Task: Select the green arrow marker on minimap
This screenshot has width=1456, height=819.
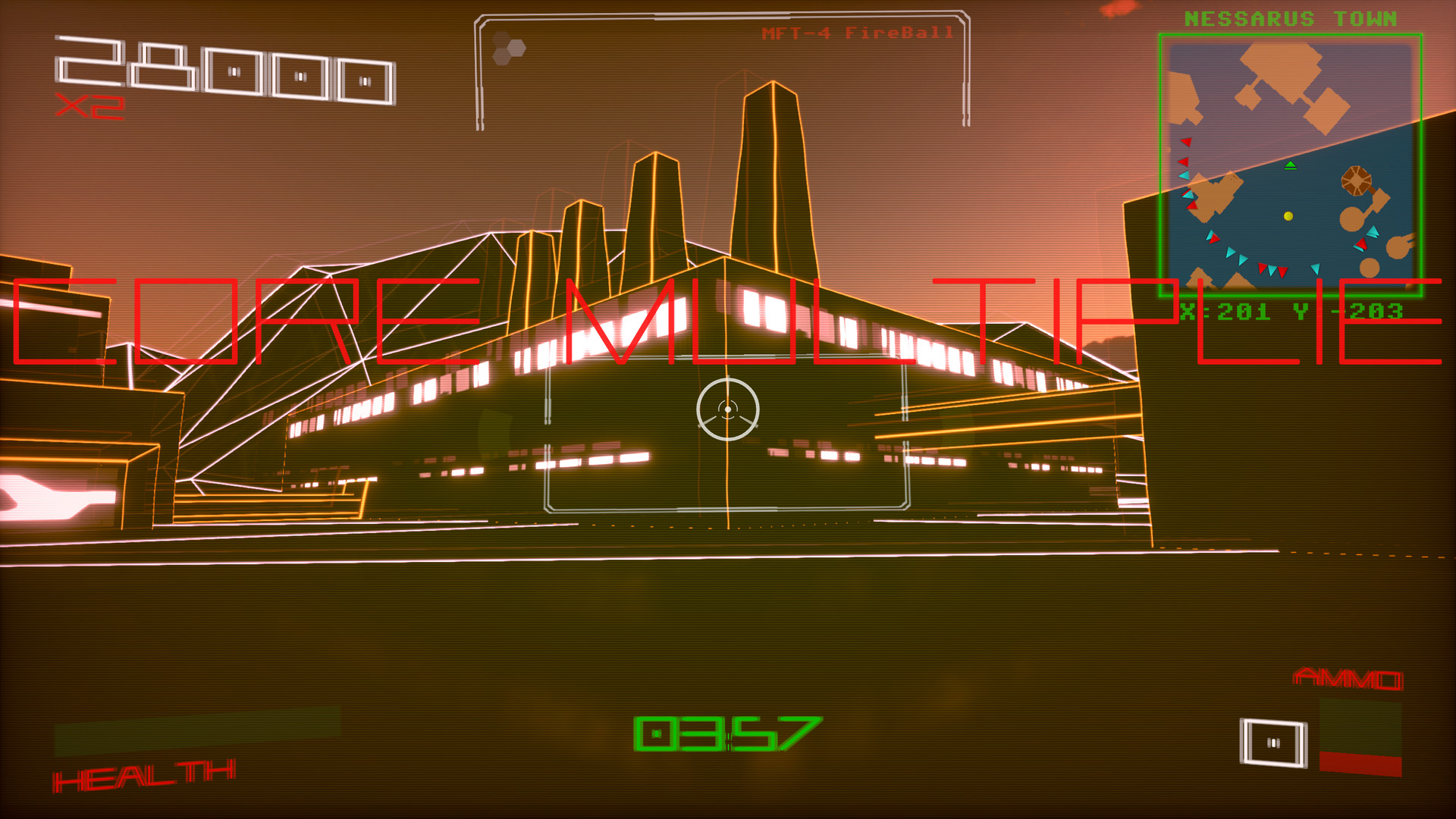Action: (1291, 165)
